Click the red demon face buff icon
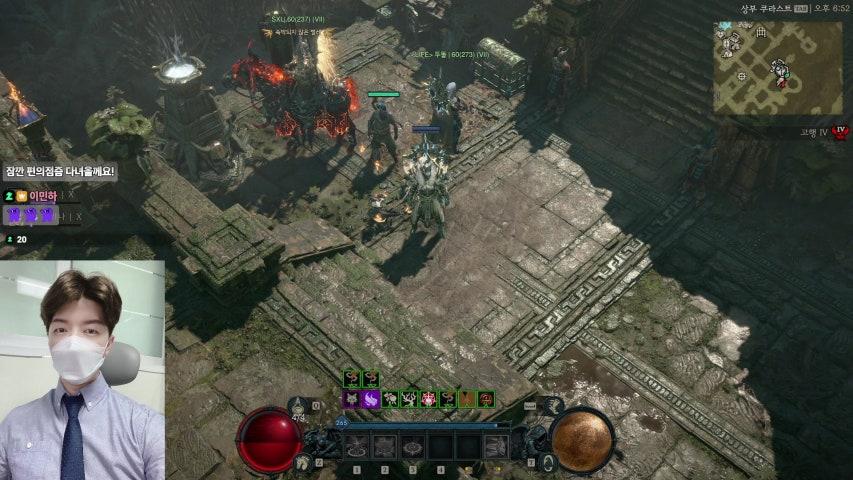 [x=428, y=399]
